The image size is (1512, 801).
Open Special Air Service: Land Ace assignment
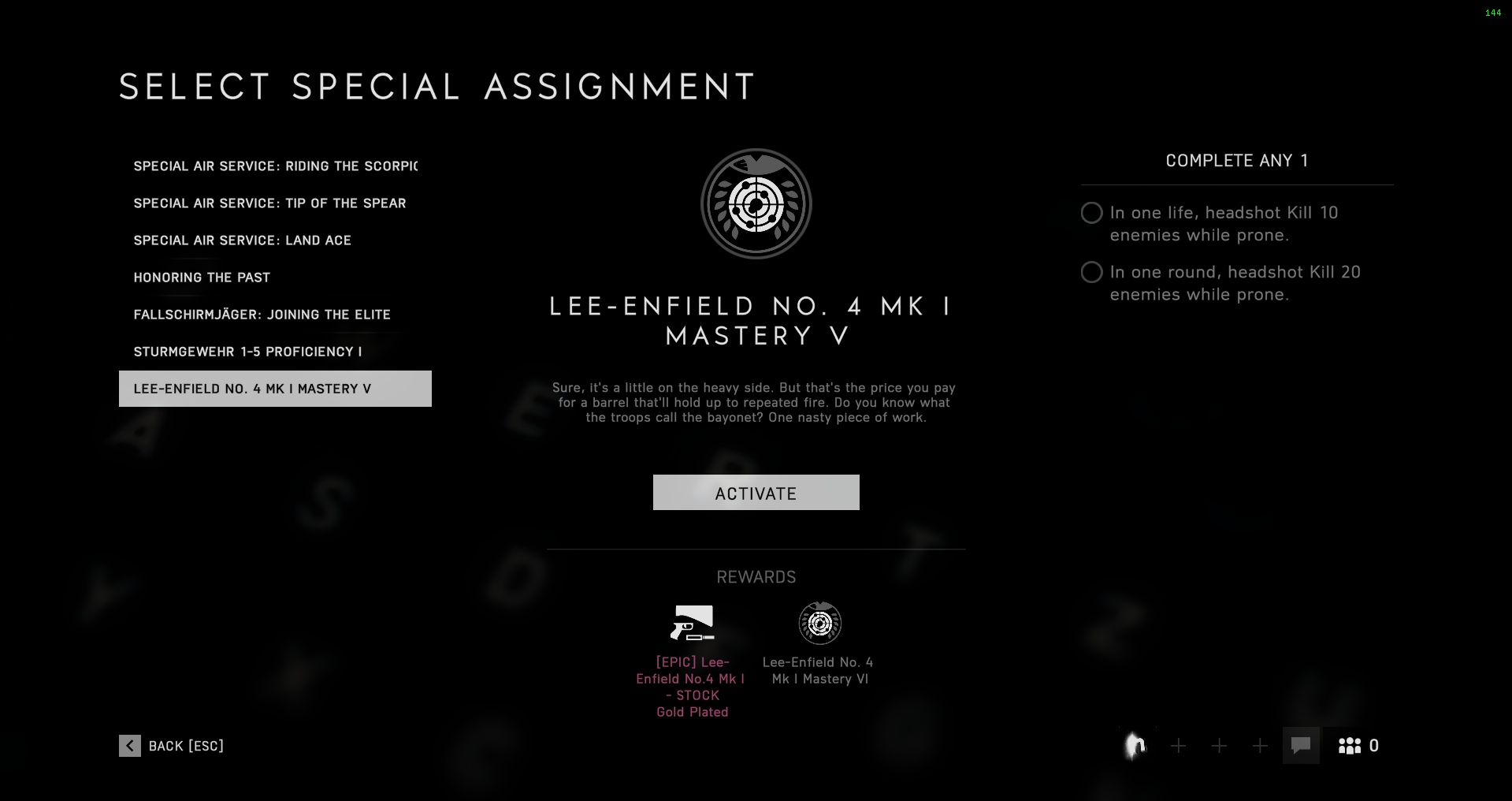coord(242,240)
